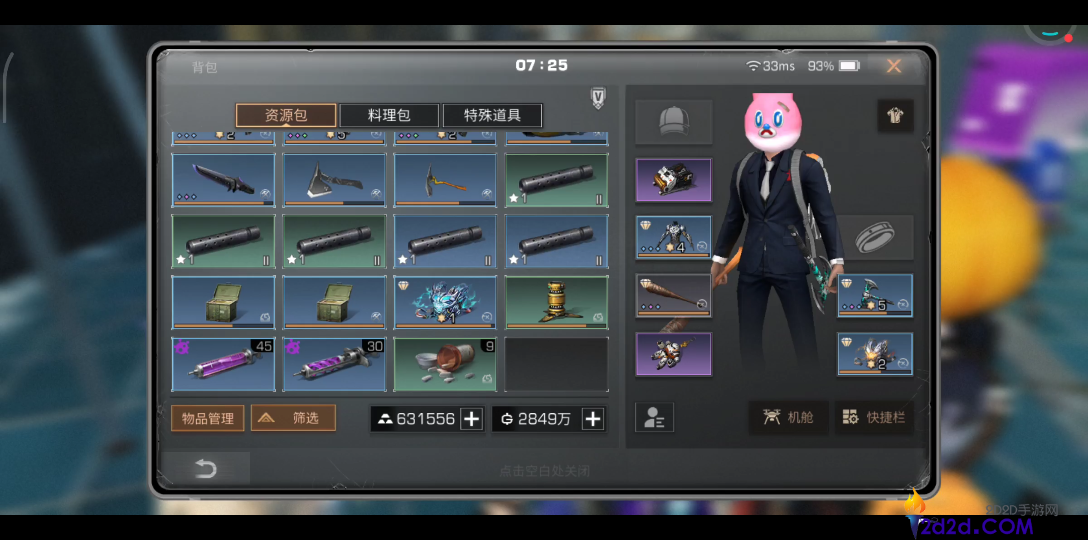This screenshot has width=1088, height=540.
Task: Open the 机舱 drone hangar
Action: 788,418
